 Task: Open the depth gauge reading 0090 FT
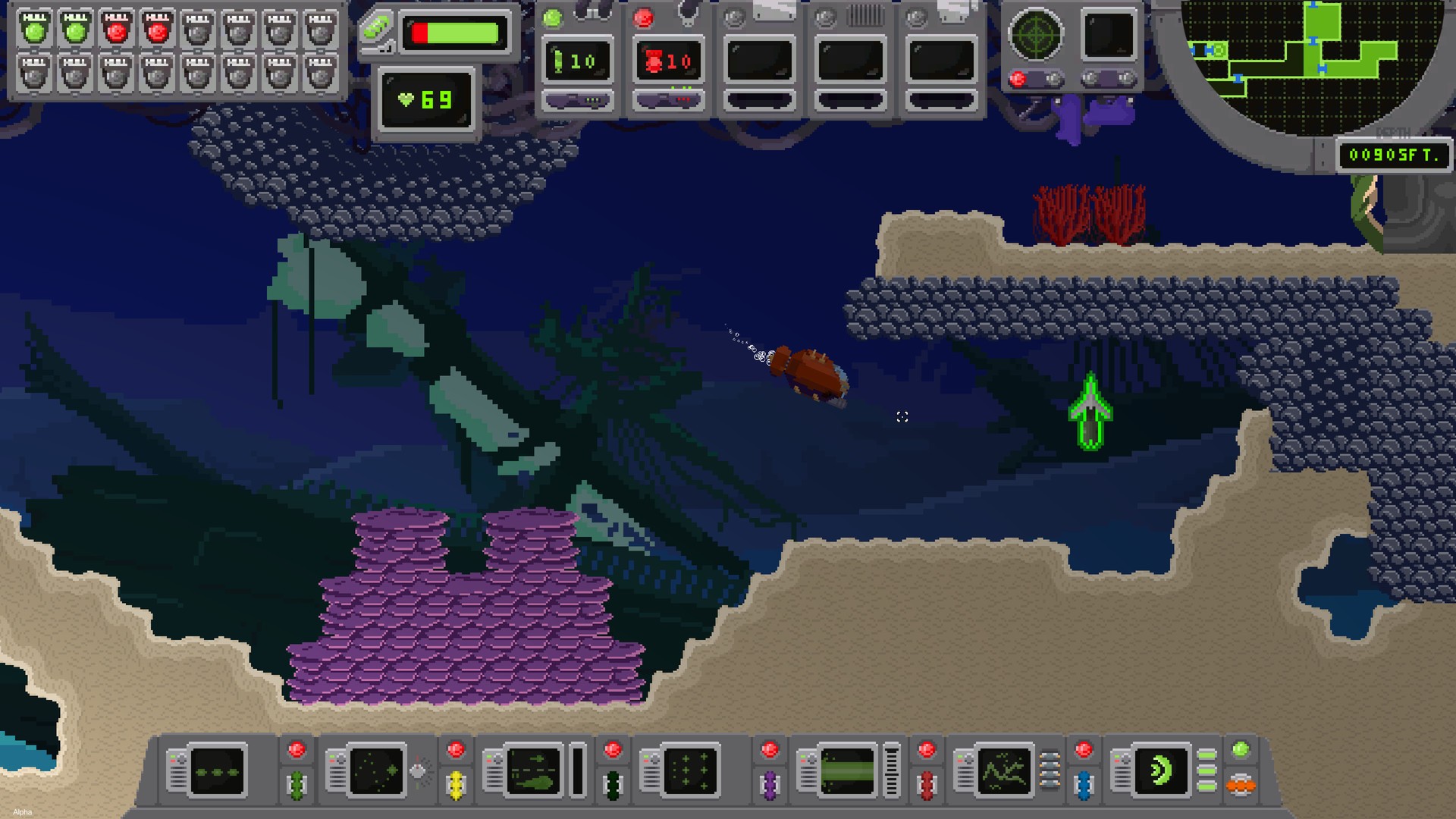[1394, 155]
